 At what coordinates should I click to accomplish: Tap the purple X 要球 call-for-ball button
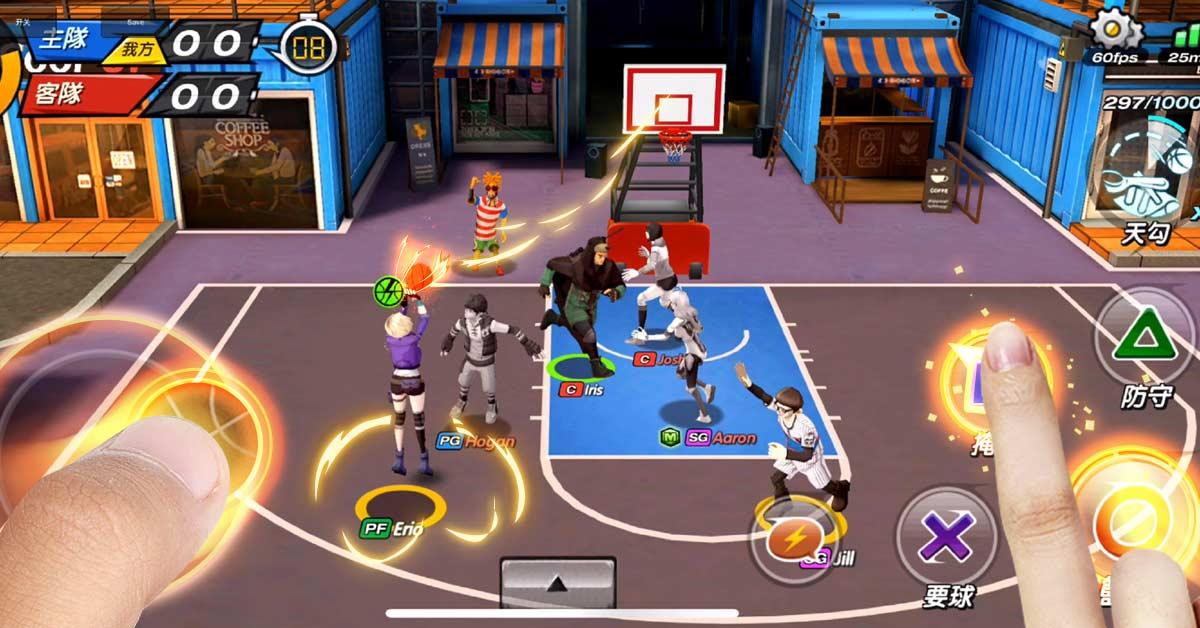pyautogui.click(x=946, y=540)
